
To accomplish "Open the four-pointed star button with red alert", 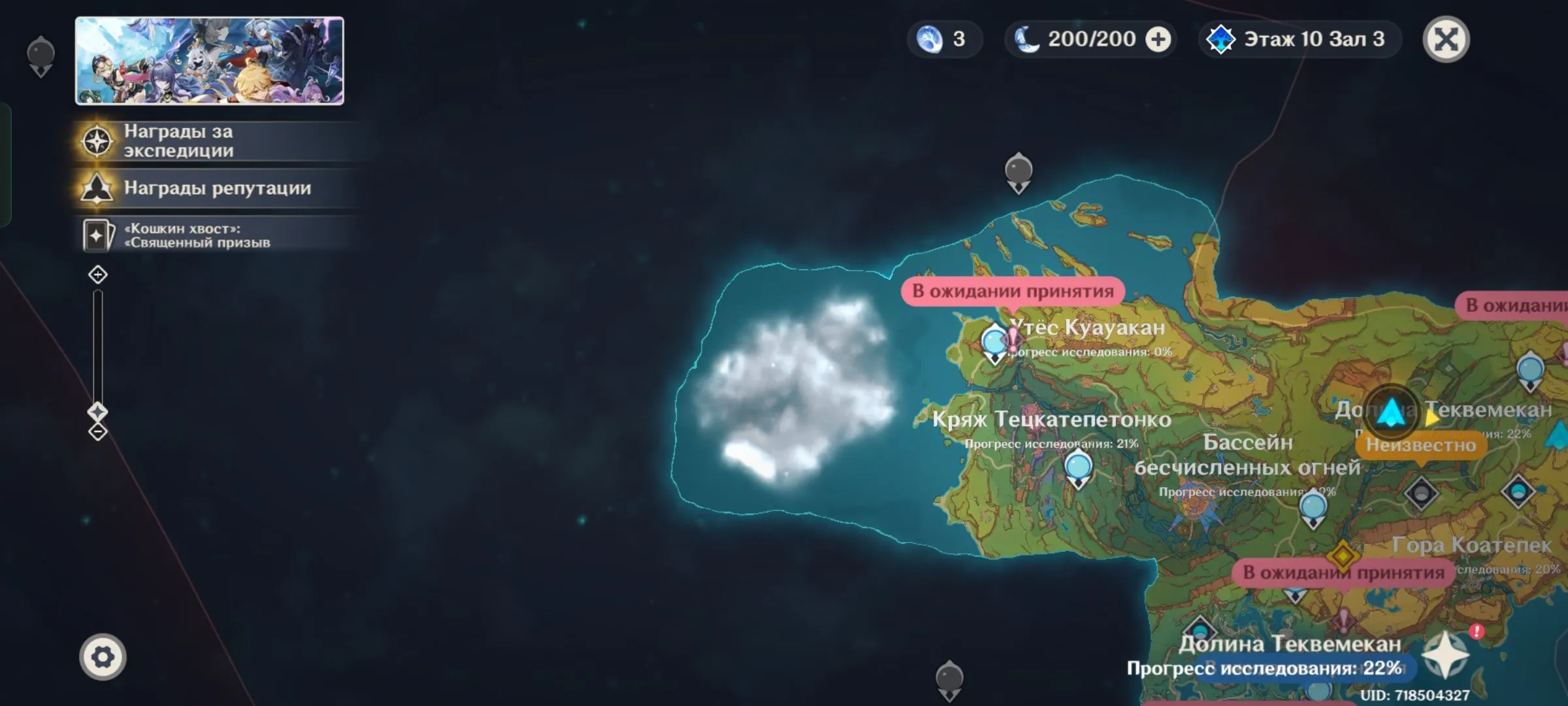I will [1446, 654].
